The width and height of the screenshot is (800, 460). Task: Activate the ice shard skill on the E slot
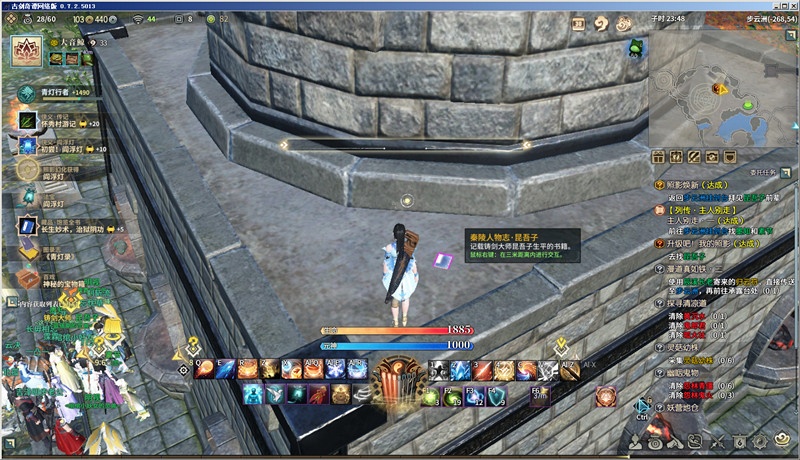[227, 369]
